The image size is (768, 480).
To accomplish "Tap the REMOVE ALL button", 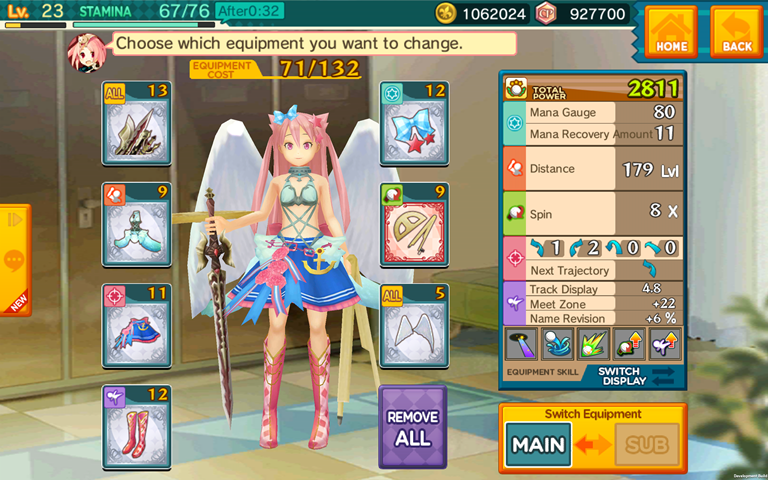I will click(x=412, y=427).
